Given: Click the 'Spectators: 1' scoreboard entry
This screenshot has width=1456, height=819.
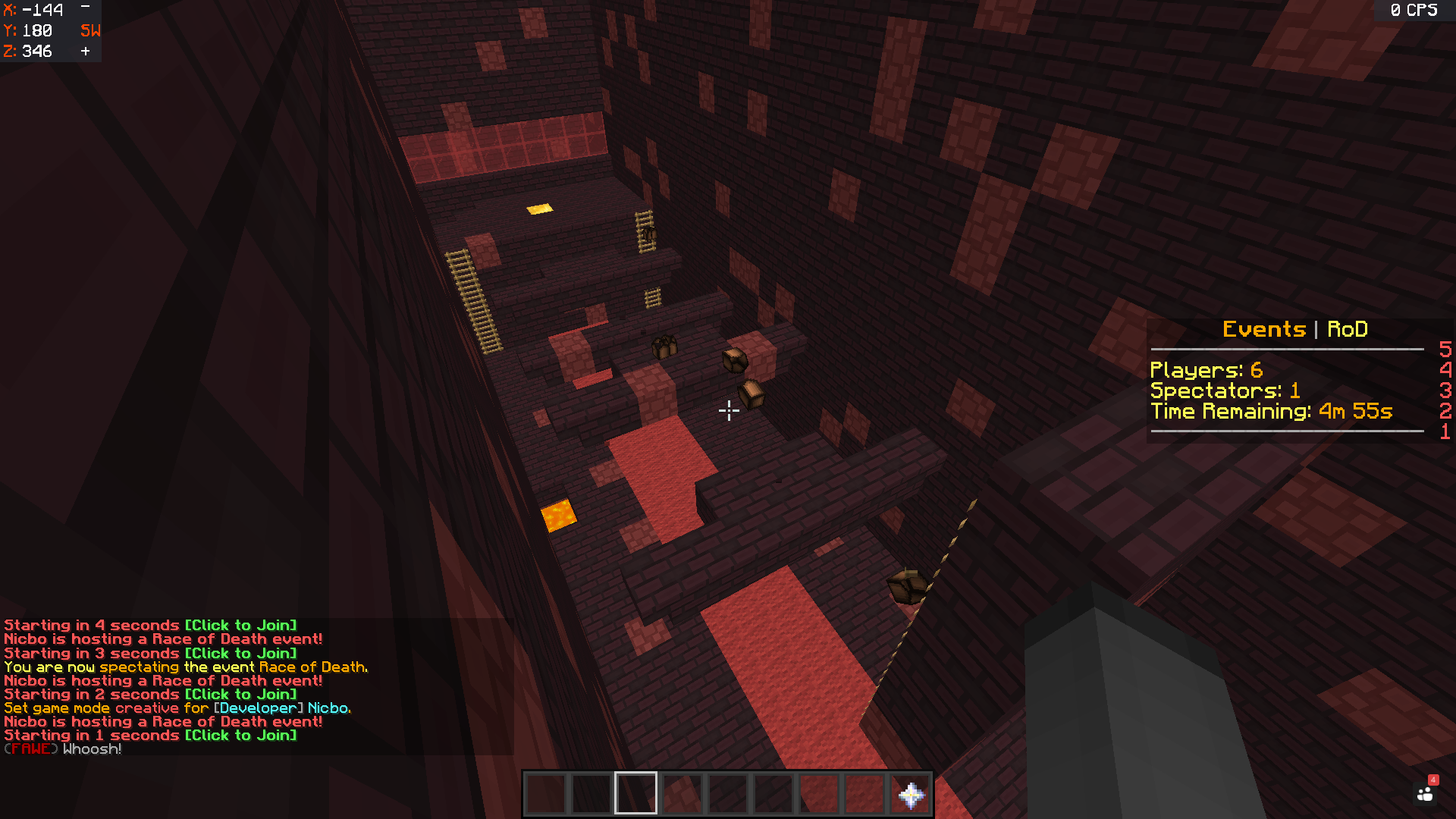Looking at the screenshot, I should click(x=1224, y=391).
